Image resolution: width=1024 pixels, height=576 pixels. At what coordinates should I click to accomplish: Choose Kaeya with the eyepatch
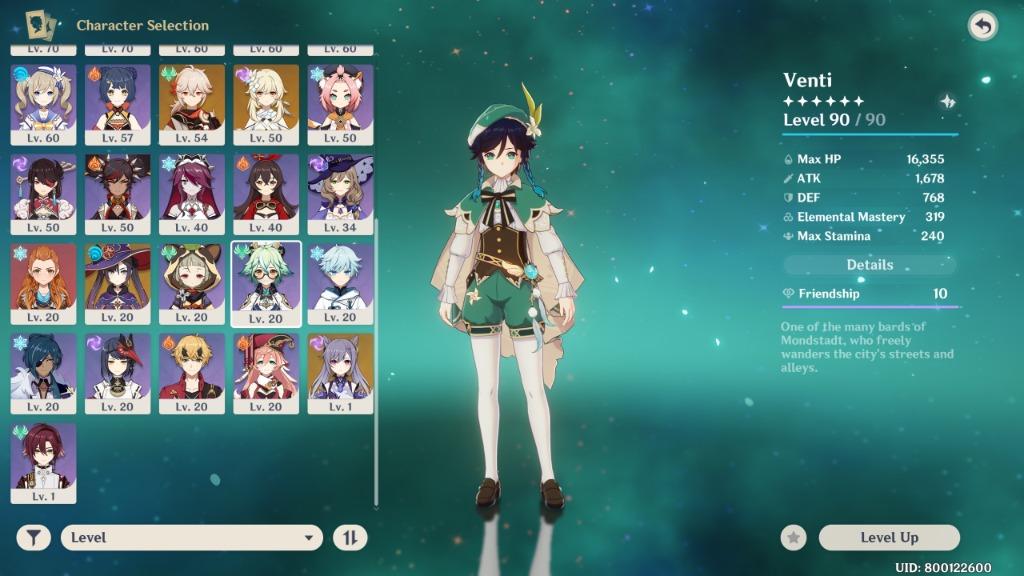click(43, 372)
